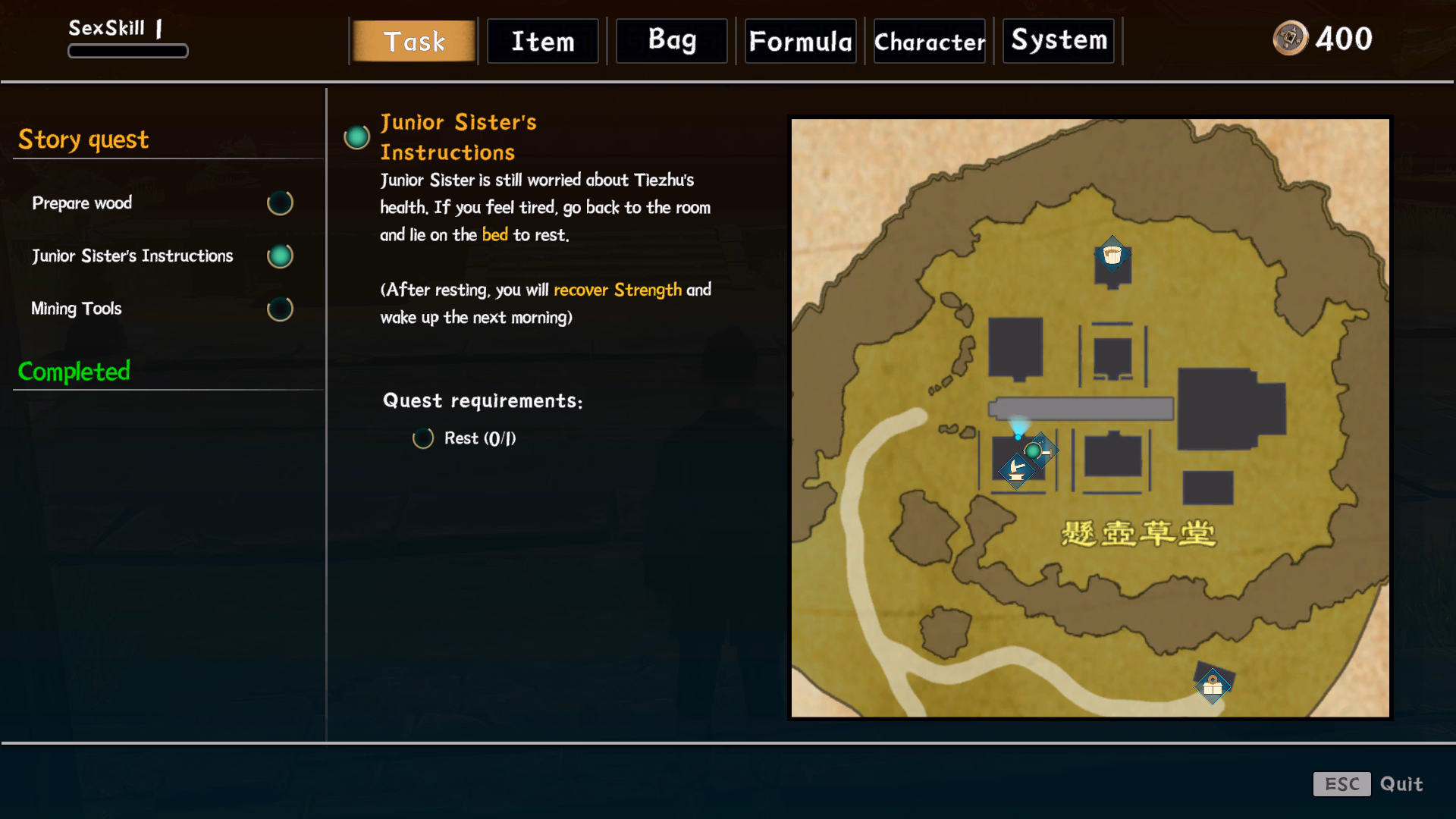
Task: Open the System menu
Action: click(x=1058, y=41)
